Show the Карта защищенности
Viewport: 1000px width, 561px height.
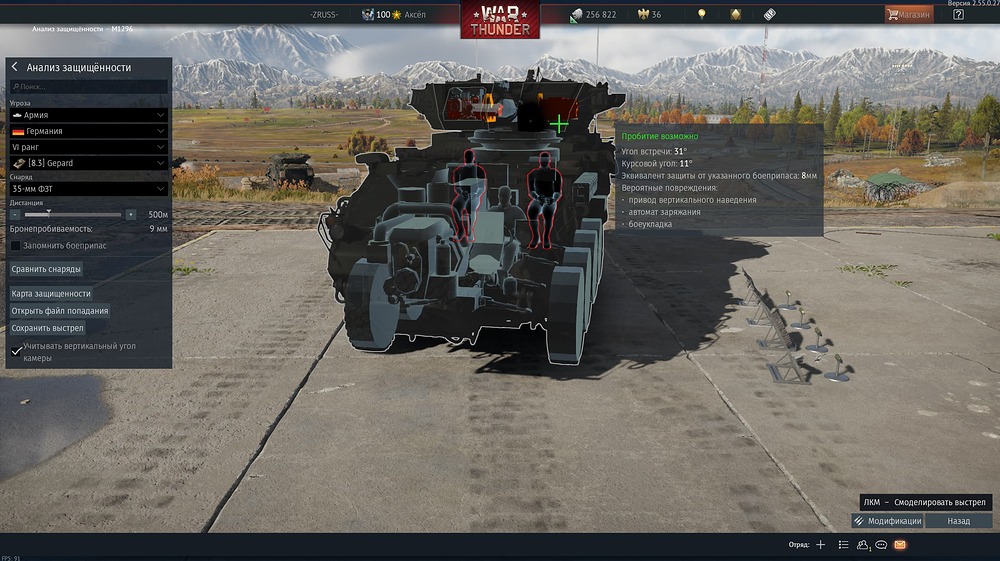51,294
